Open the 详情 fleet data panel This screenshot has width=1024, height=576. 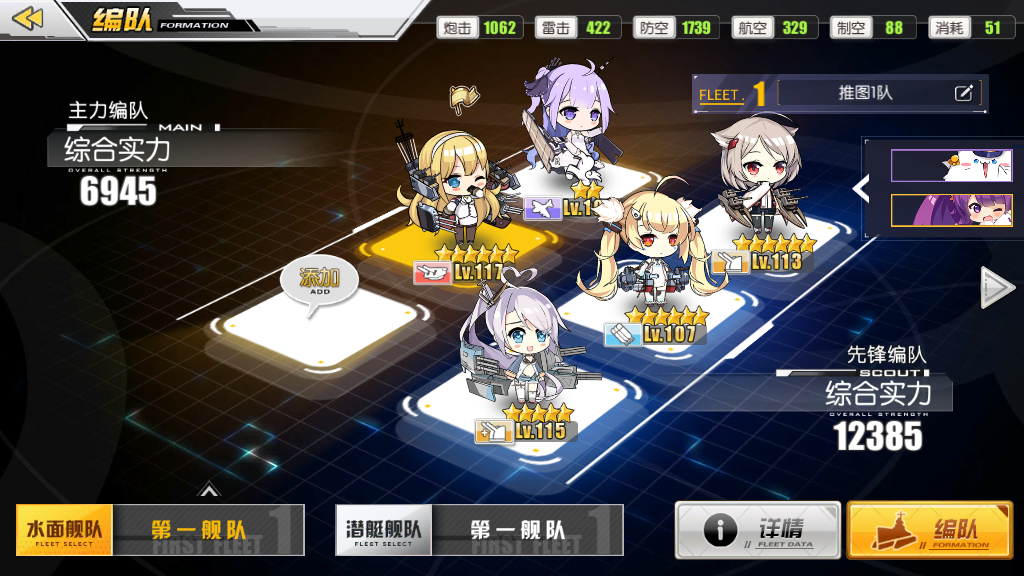pyautogui.click(x=757, y=529)
